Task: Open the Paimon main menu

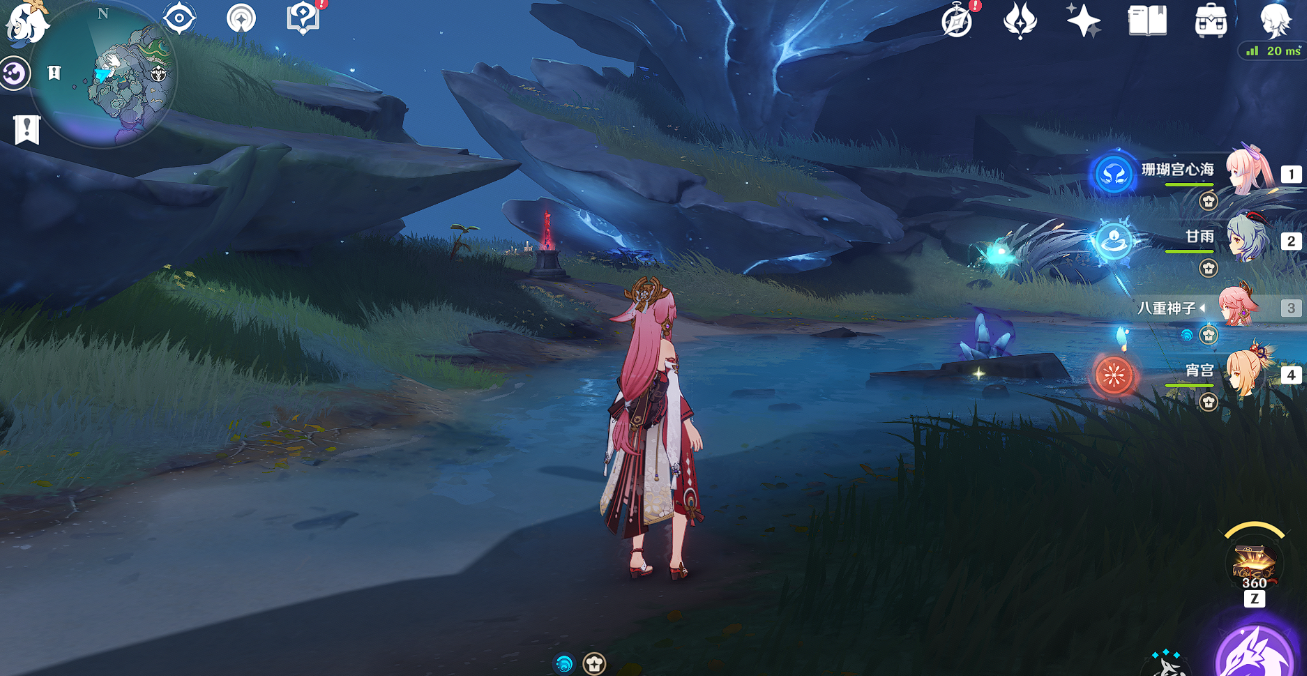Action: pos(24,22)
